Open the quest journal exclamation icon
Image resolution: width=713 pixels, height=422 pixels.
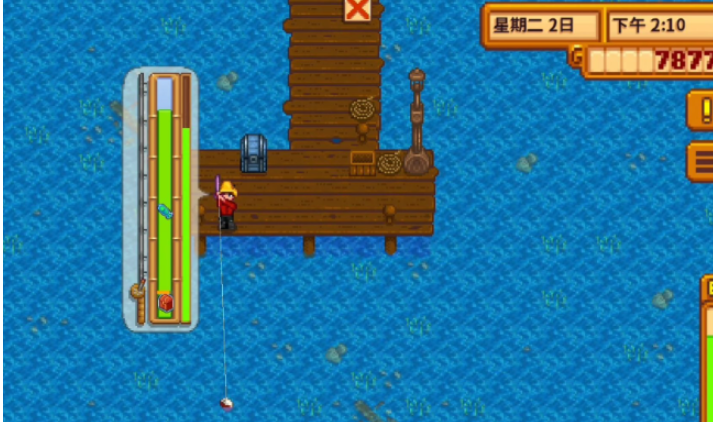[701, 110]
